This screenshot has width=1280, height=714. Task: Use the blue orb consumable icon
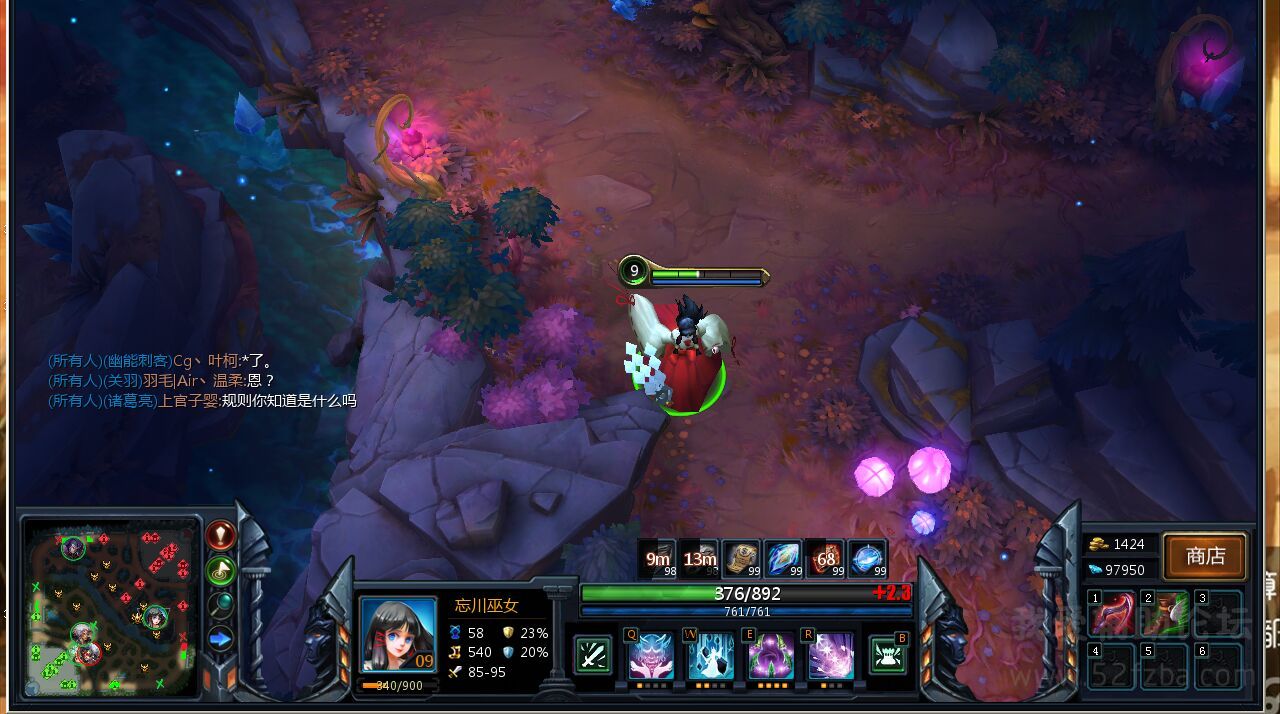click(x=867, y=558)
